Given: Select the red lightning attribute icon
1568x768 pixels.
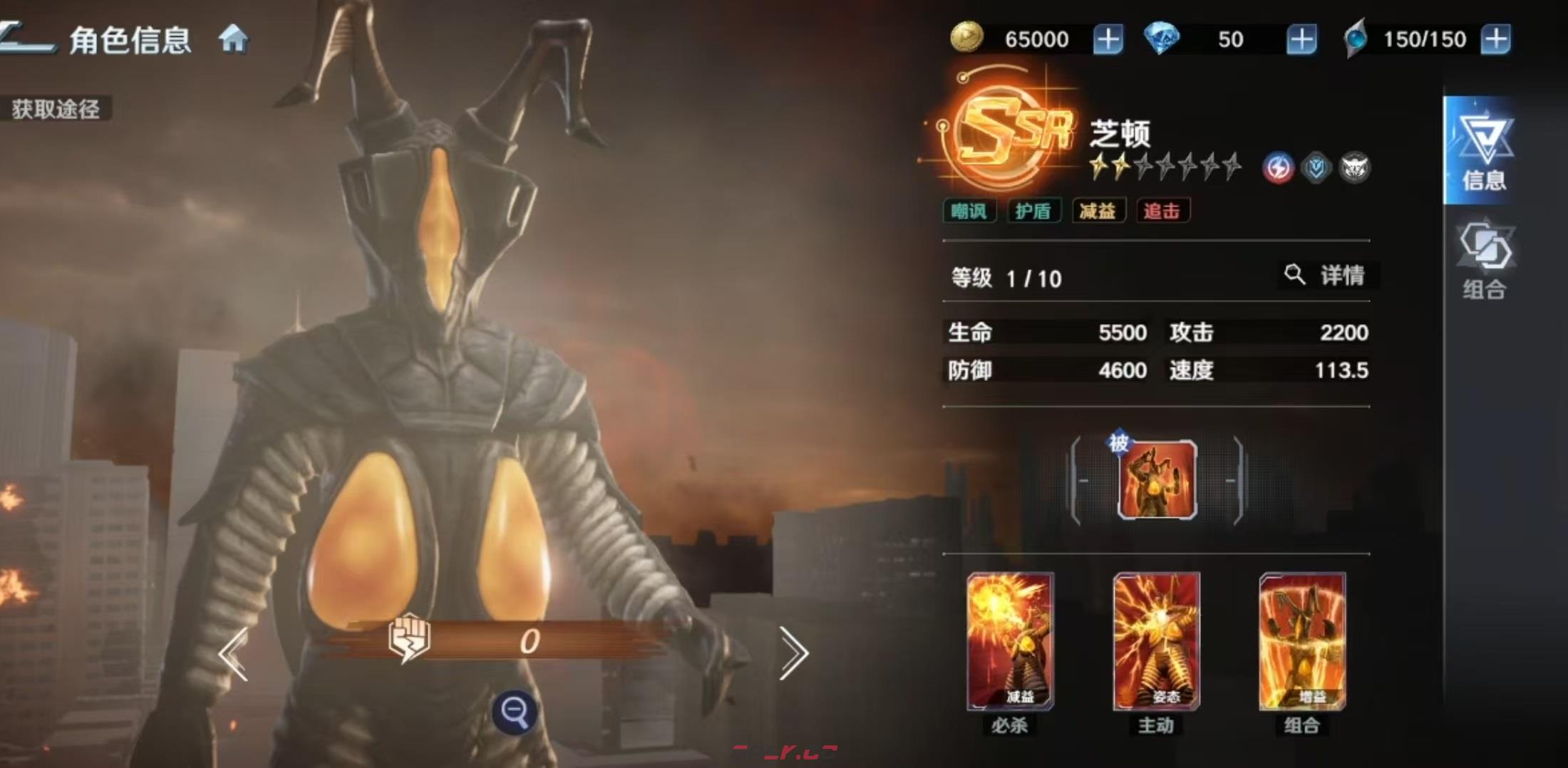Looking at the screenshot, I should tap(1279, 167).
